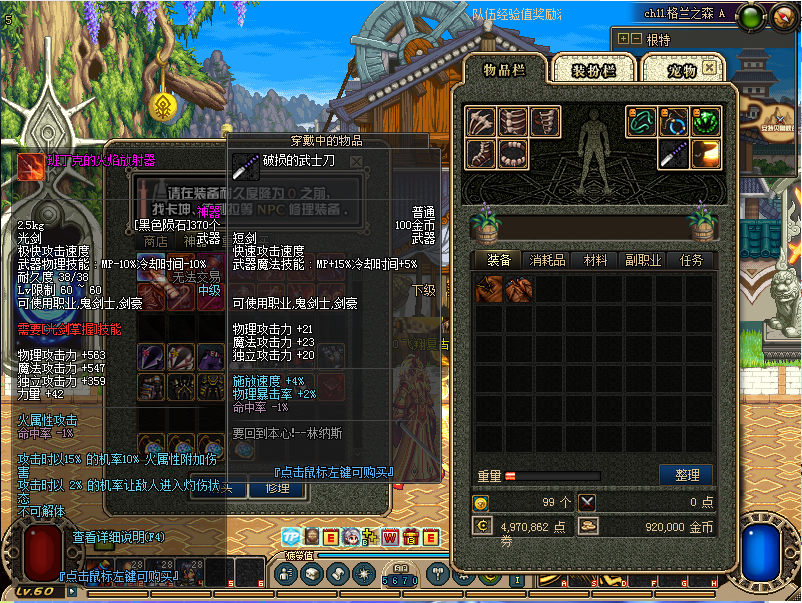Show the 材料 materials category
This screenshot has height=603, width=802.
595,260
